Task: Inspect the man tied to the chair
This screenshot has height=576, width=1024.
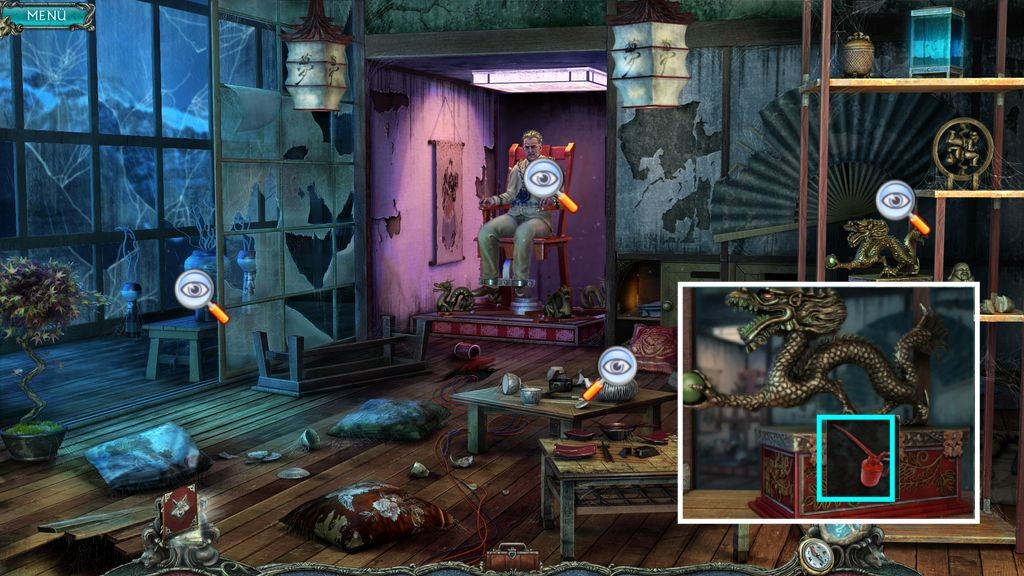Action: click(x=546, y=181)
